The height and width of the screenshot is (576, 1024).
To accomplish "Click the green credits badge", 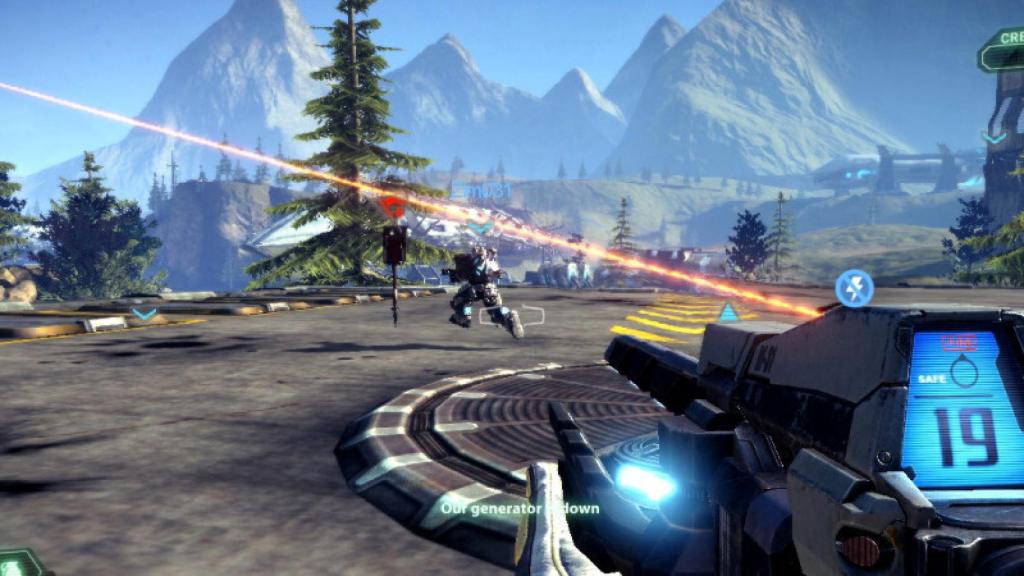I will [x=1002, y=50].
